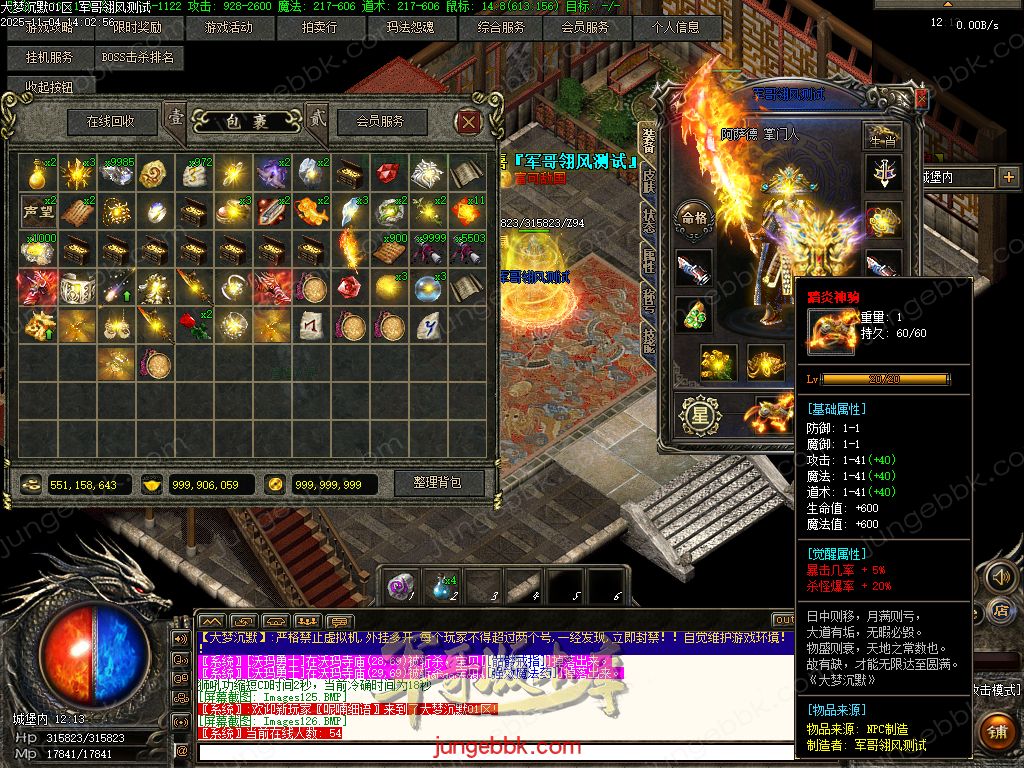
Task: Open the 挂机服务 auto-play service
Action: (x=50, y=58)
